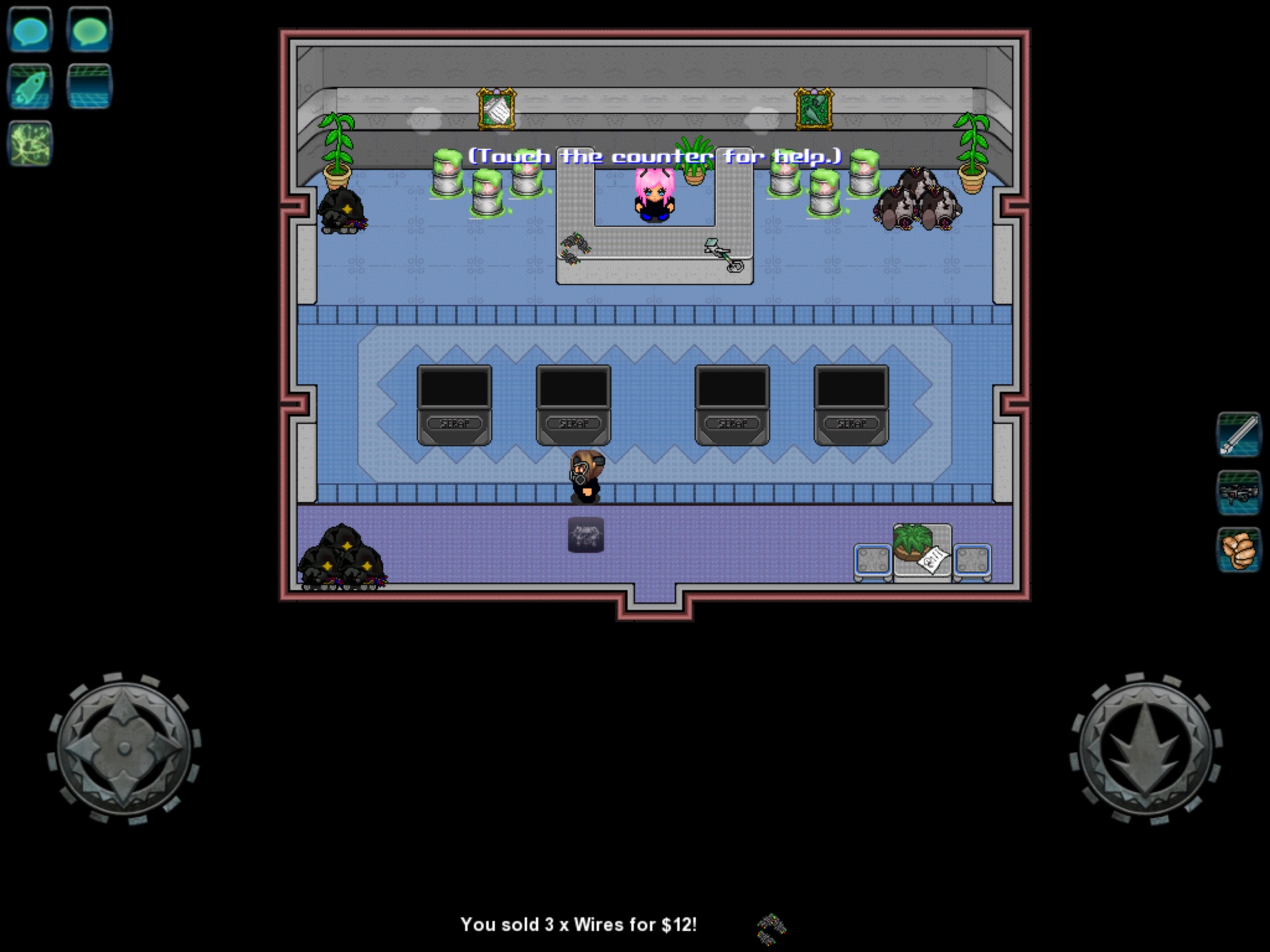Open the green galaxy map icon

pos(29,143)
